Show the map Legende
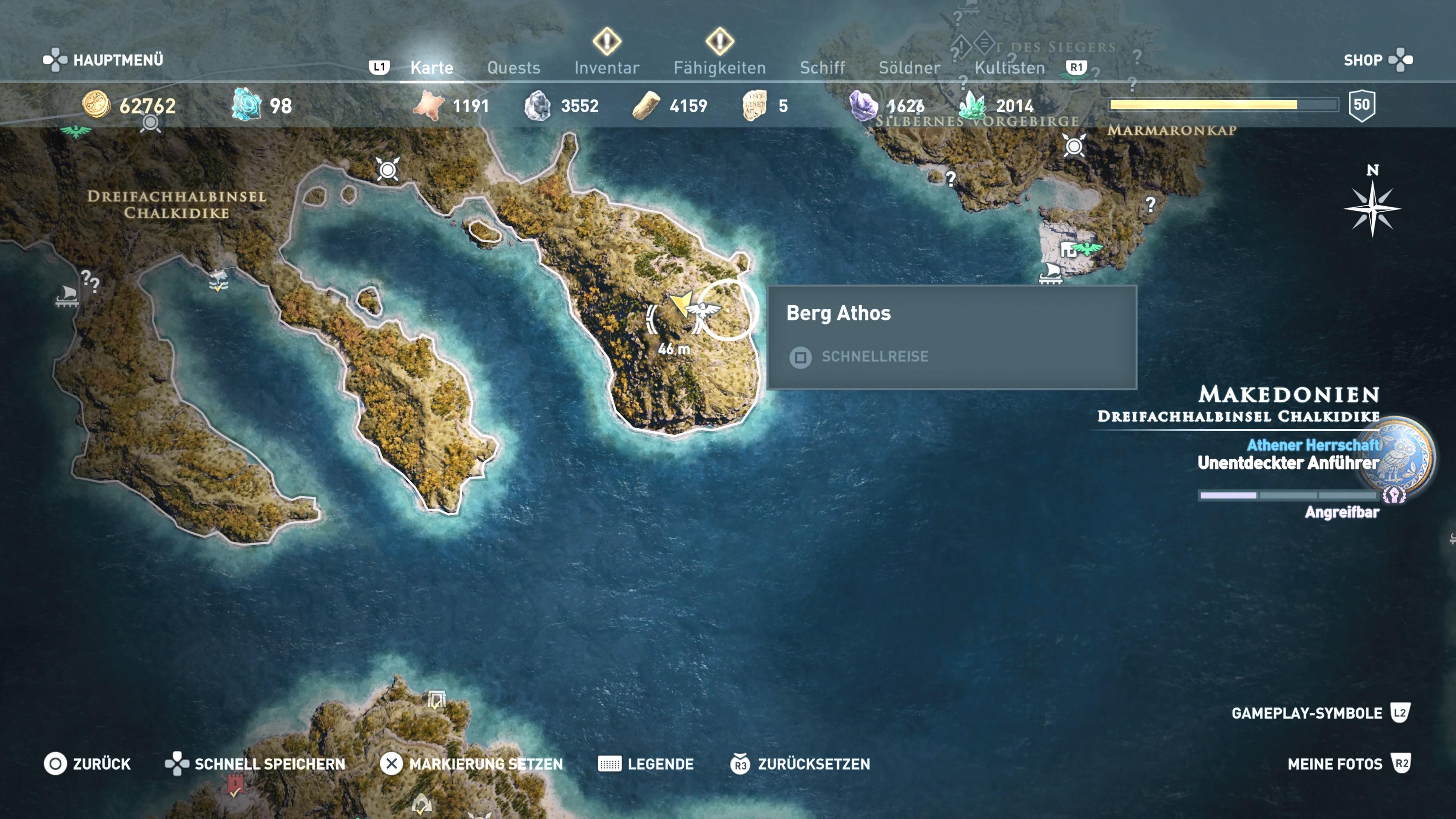This screenshot has height=819, width=1456. 646,764
